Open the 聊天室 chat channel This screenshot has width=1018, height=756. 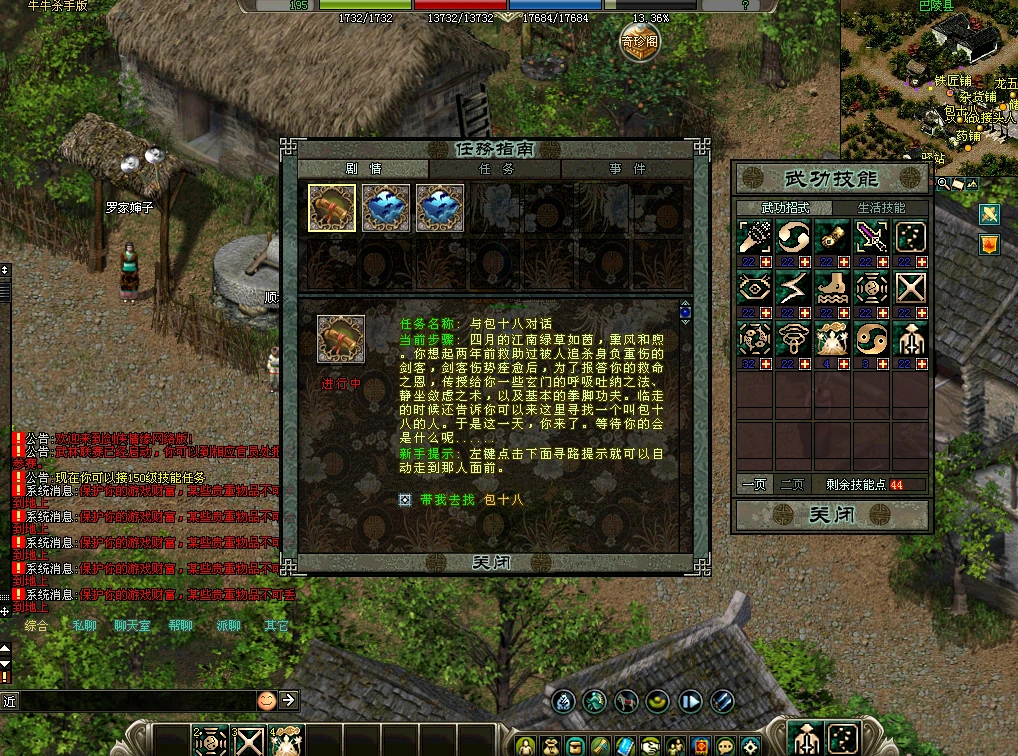132,626
